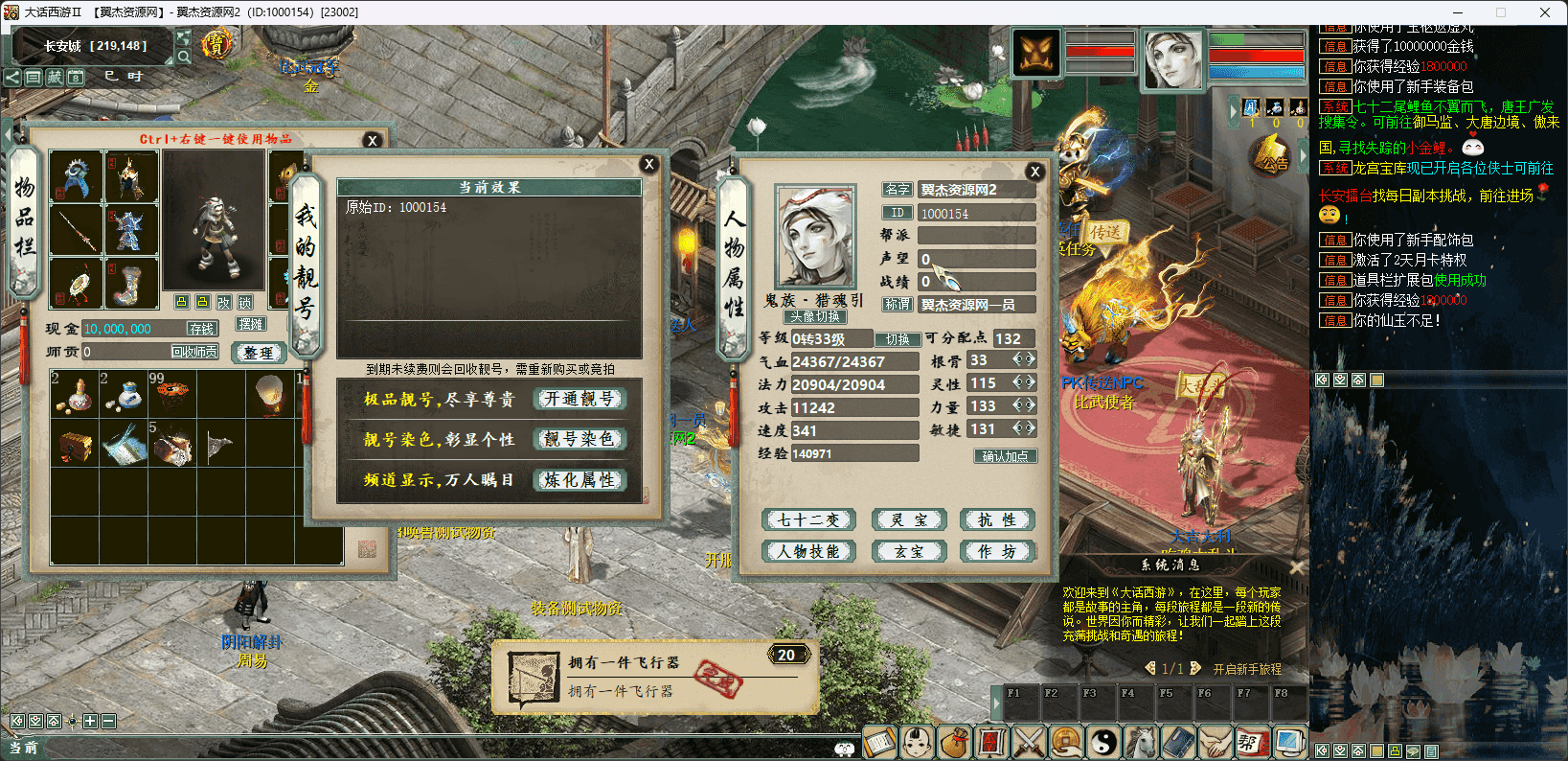The image size is (1568, 761).
Task: Select the sky lantern item in inventory
Action: tap(270, 393)
